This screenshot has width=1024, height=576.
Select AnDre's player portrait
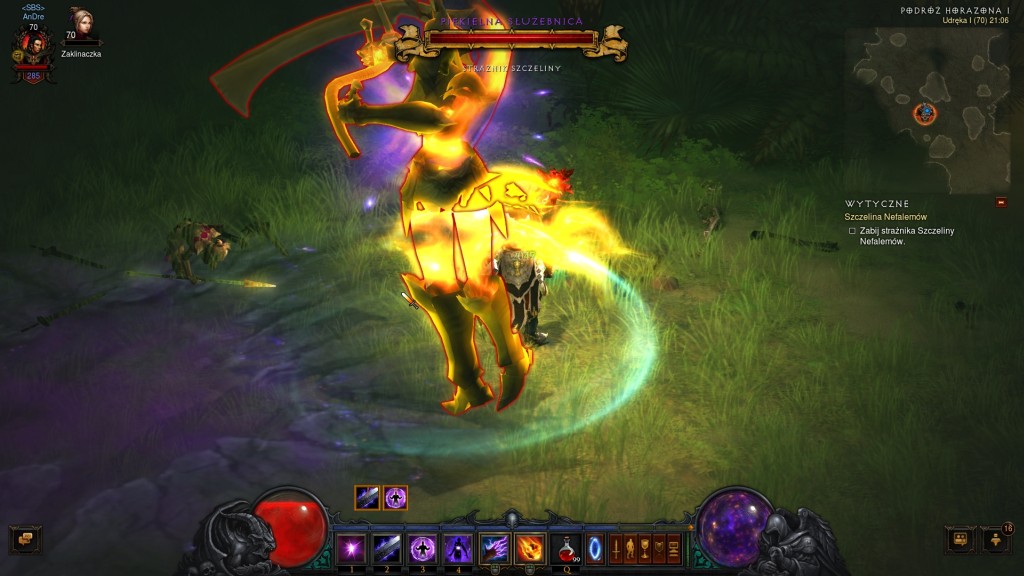pos(33,46)
